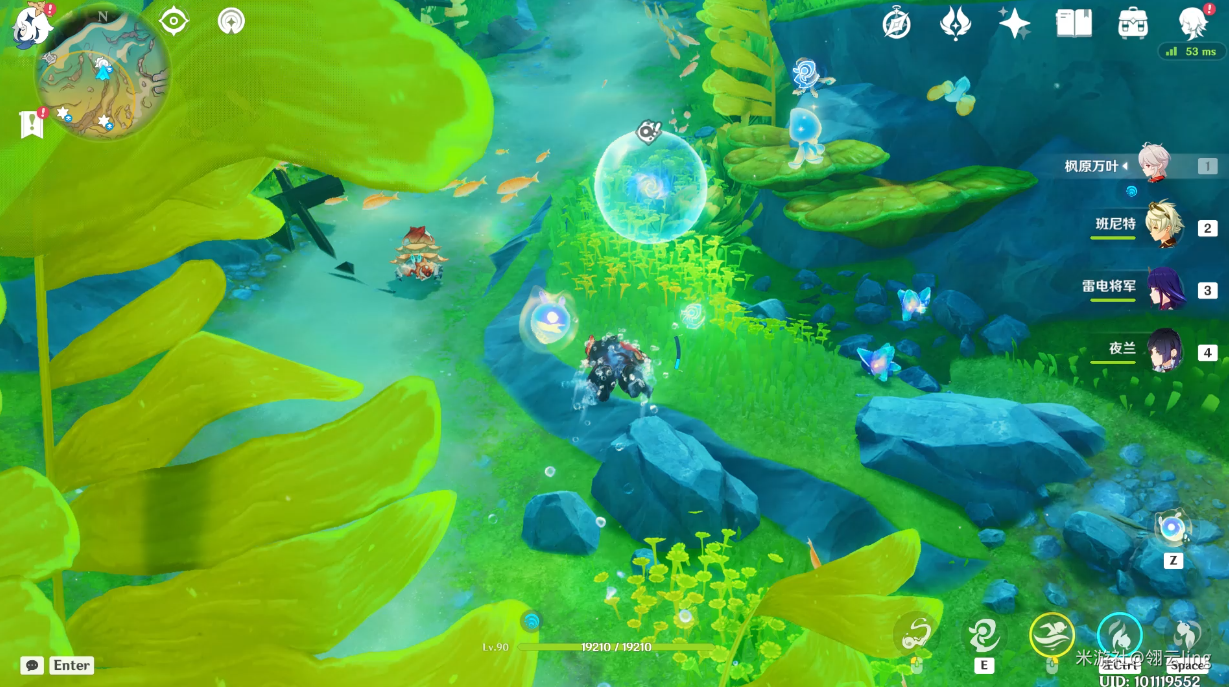Activate the swirl elemental skill icon

tap(984, 634)
